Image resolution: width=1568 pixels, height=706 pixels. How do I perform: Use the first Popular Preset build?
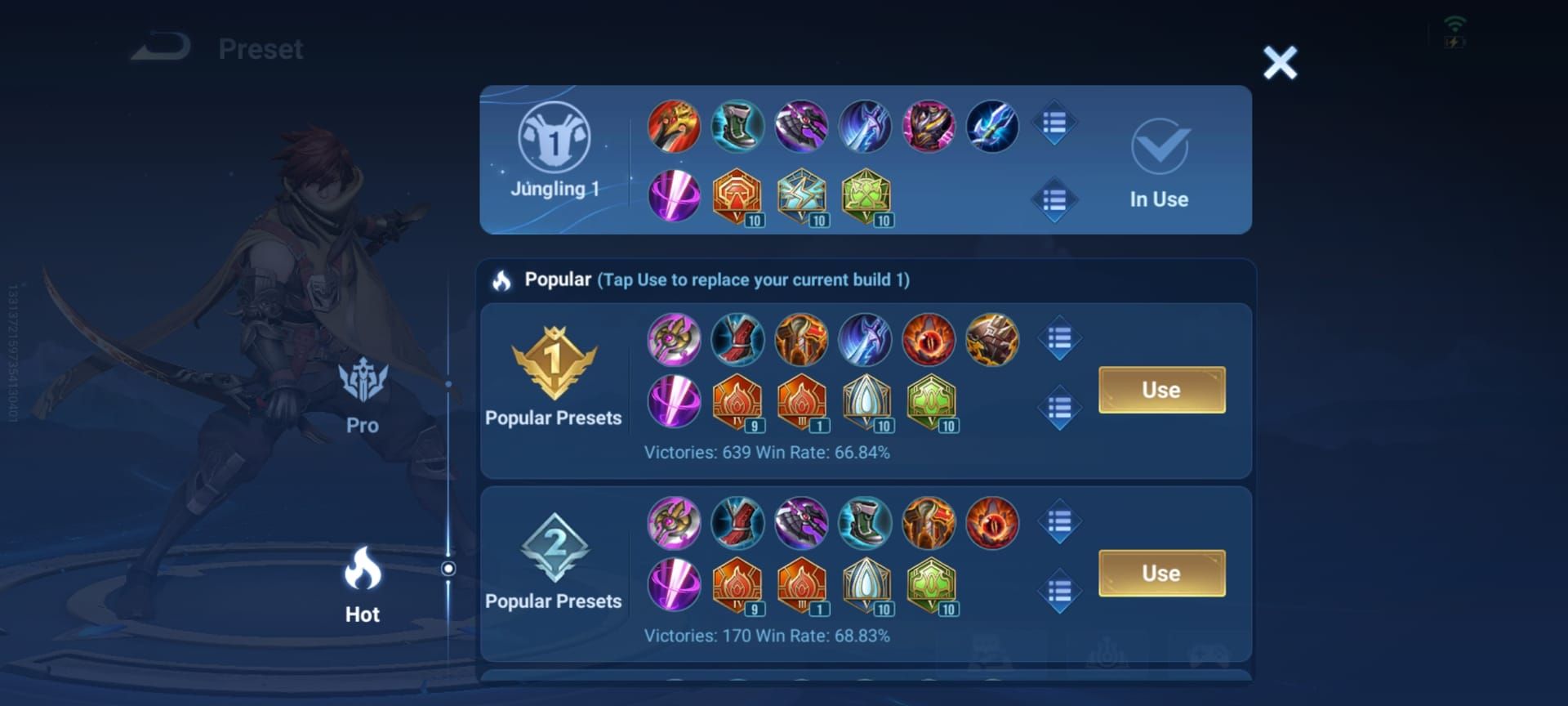(x=1161, y=390)
